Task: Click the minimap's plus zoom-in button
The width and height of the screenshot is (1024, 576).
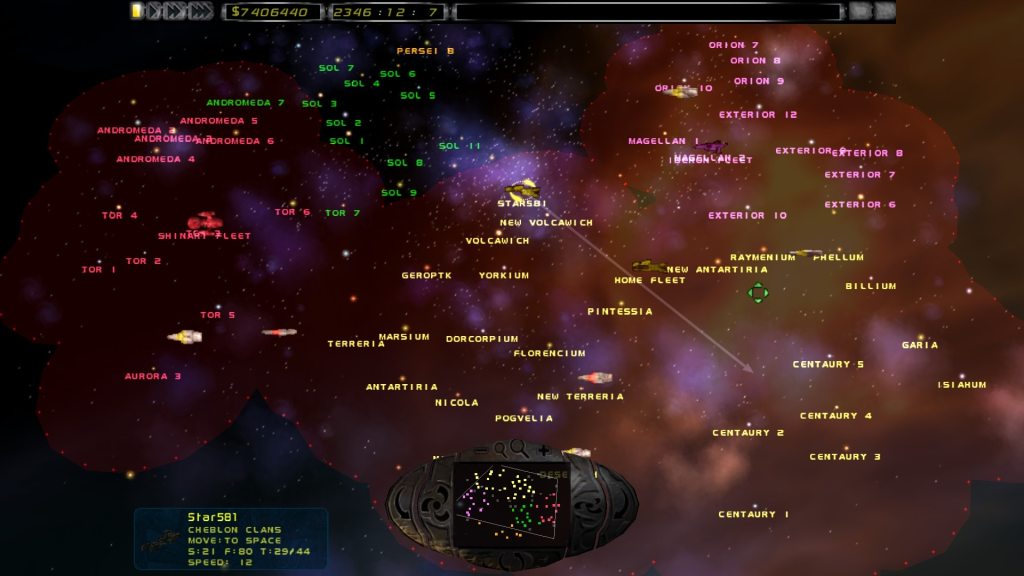Action: point(544,450)
